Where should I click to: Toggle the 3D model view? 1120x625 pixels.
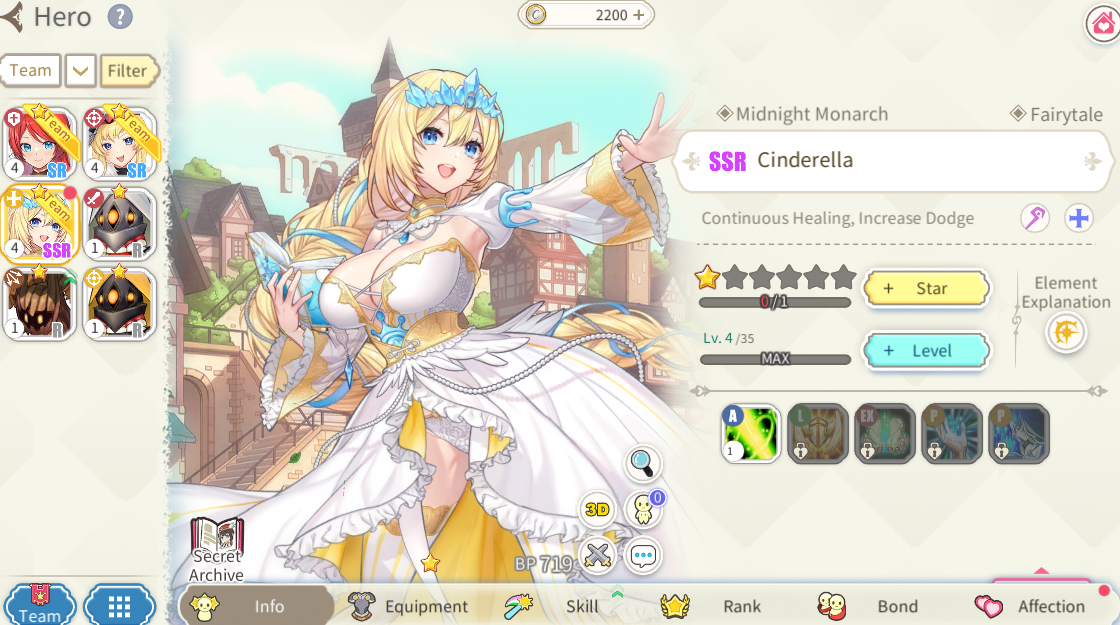coord(597,509)
